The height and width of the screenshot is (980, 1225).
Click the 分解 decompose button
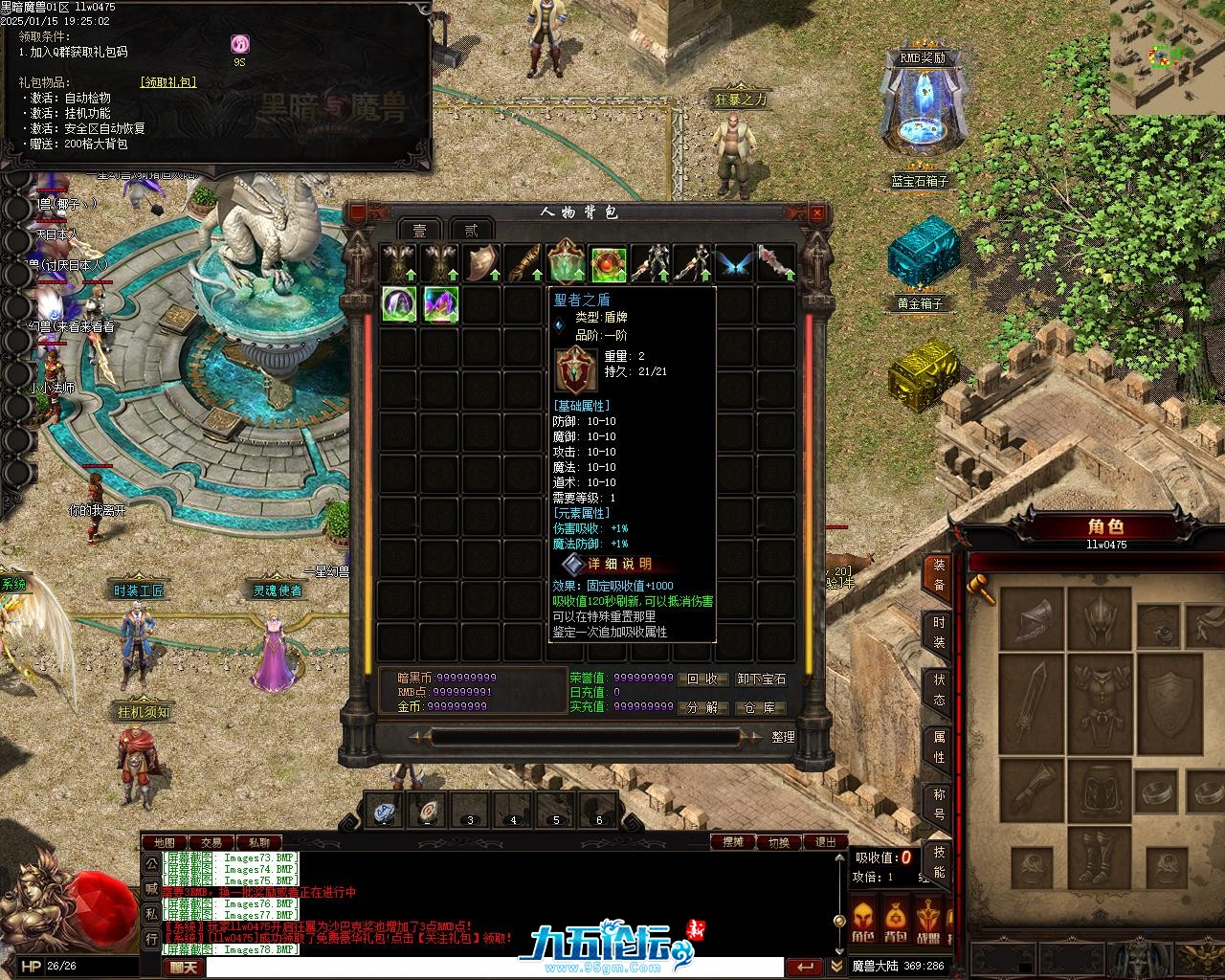tap(702, 708)
